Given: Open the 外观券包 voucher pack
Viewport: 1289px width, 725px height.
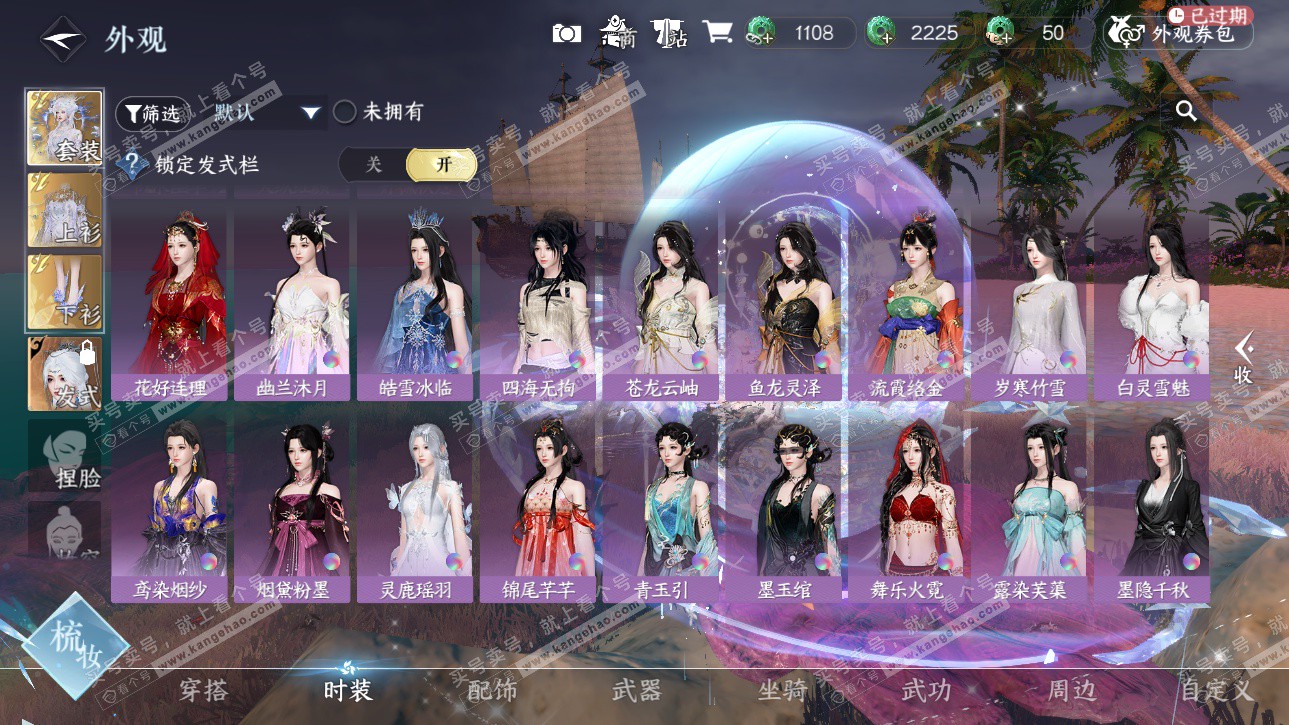Looking at the screenshot, I should tap(1178, 33).
